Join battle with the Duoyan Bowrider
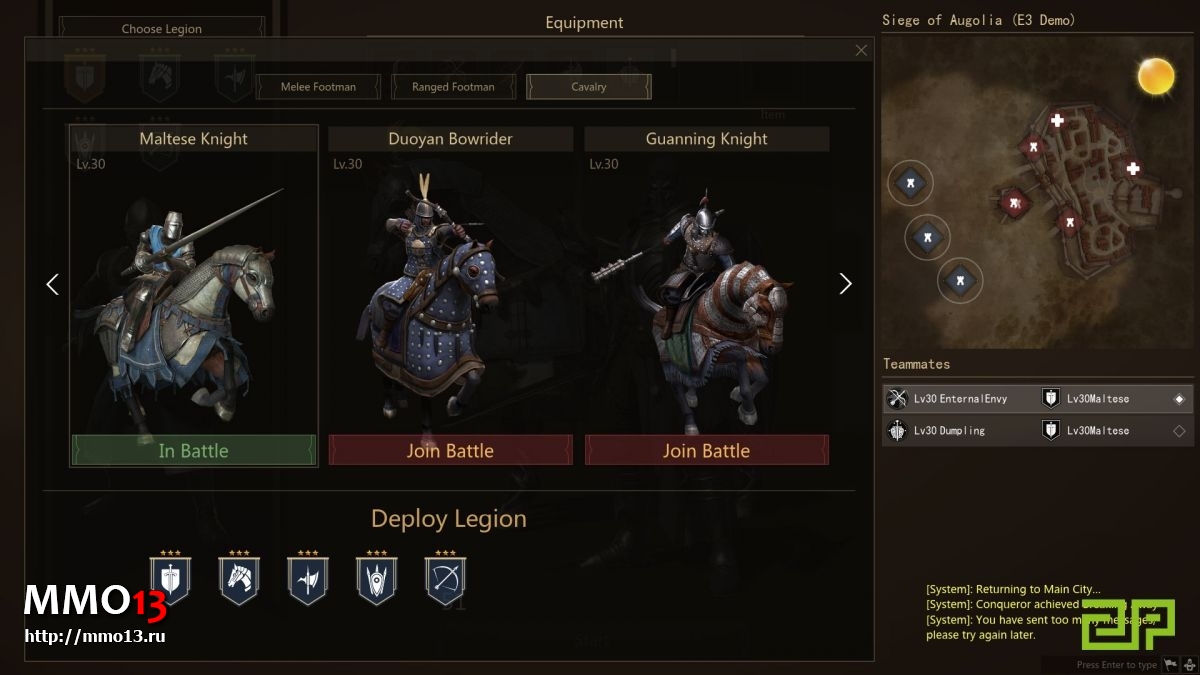The height and width of the screenshot is (675, 1200). 450,451
